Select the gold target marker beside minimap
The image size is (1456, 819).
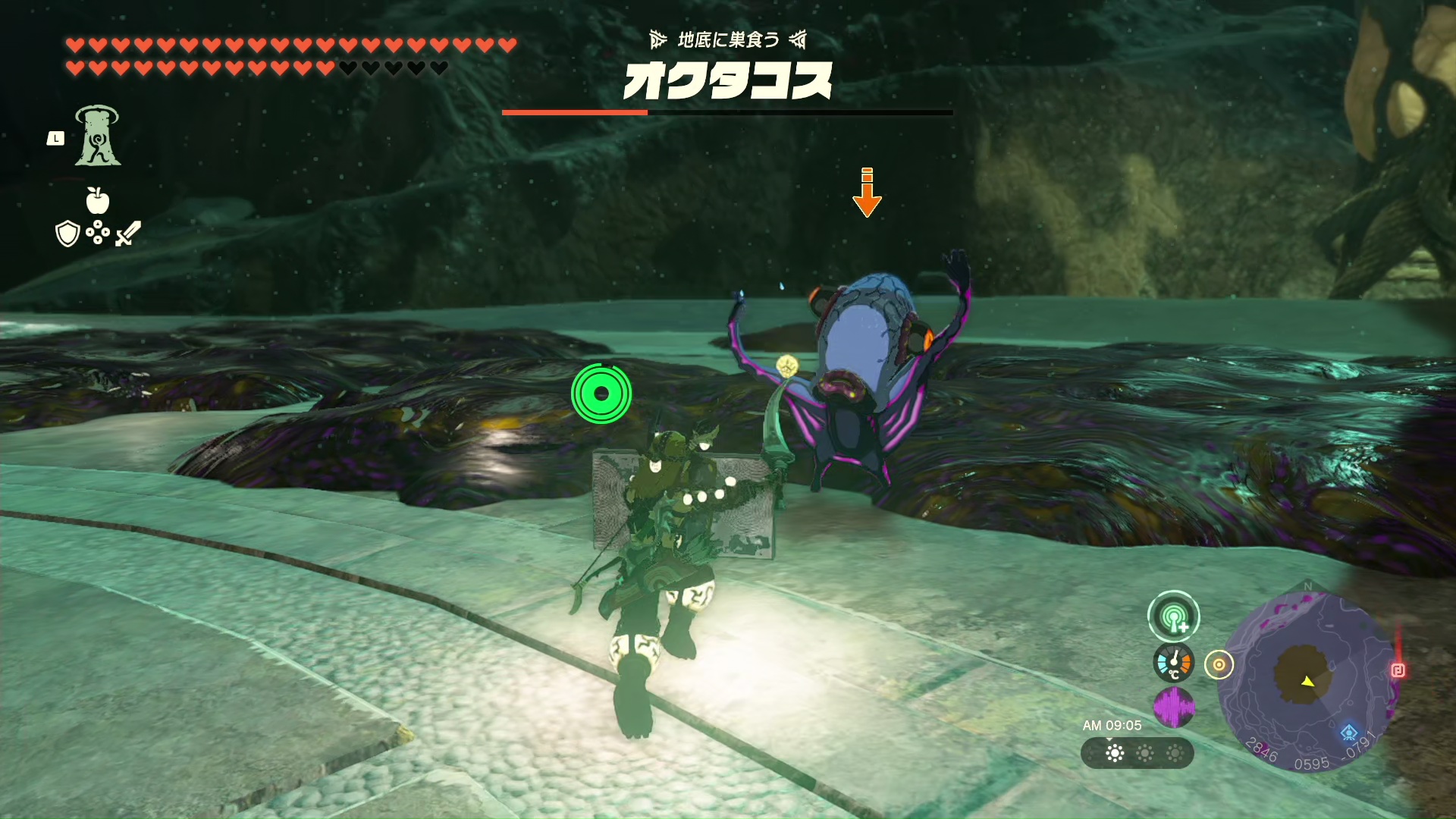tap(1219, 665)
